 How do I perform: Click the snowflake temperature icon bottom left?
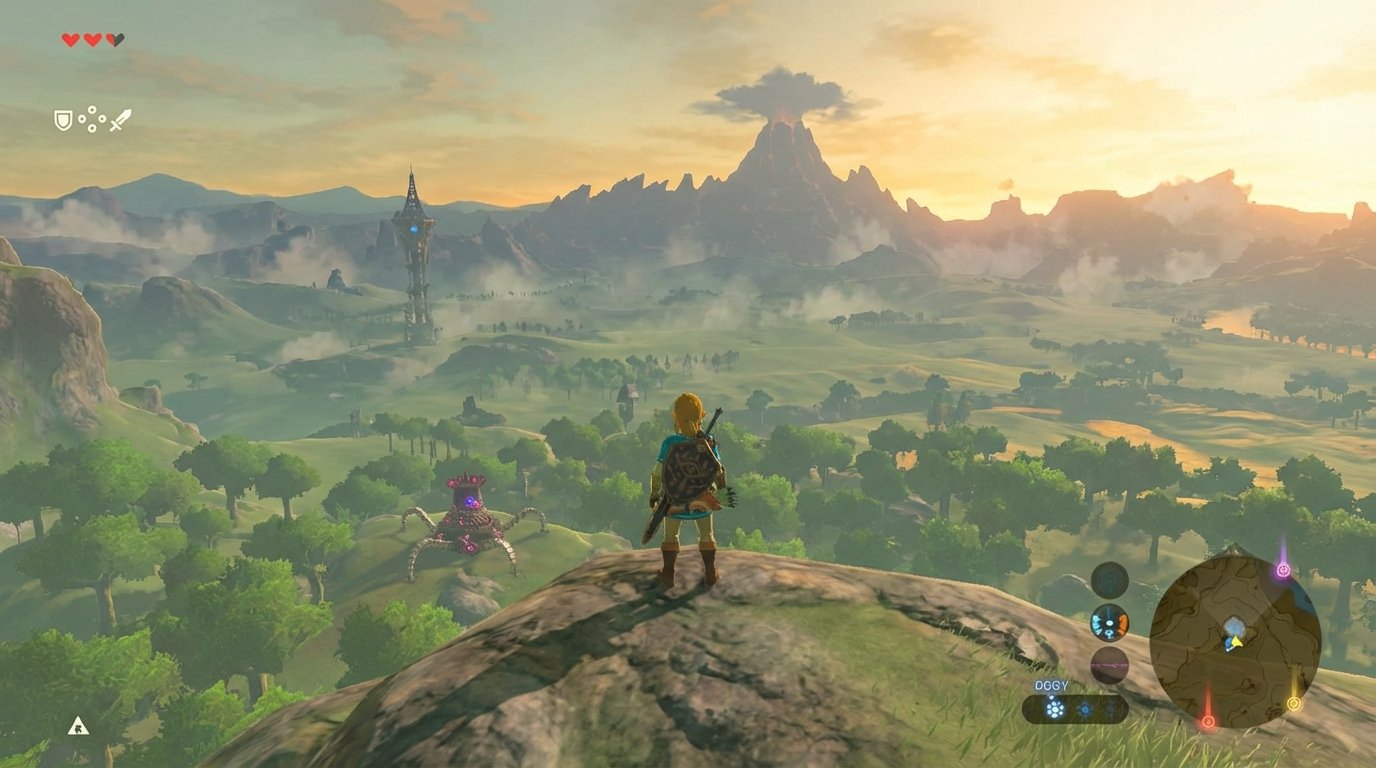click(79, 729)
